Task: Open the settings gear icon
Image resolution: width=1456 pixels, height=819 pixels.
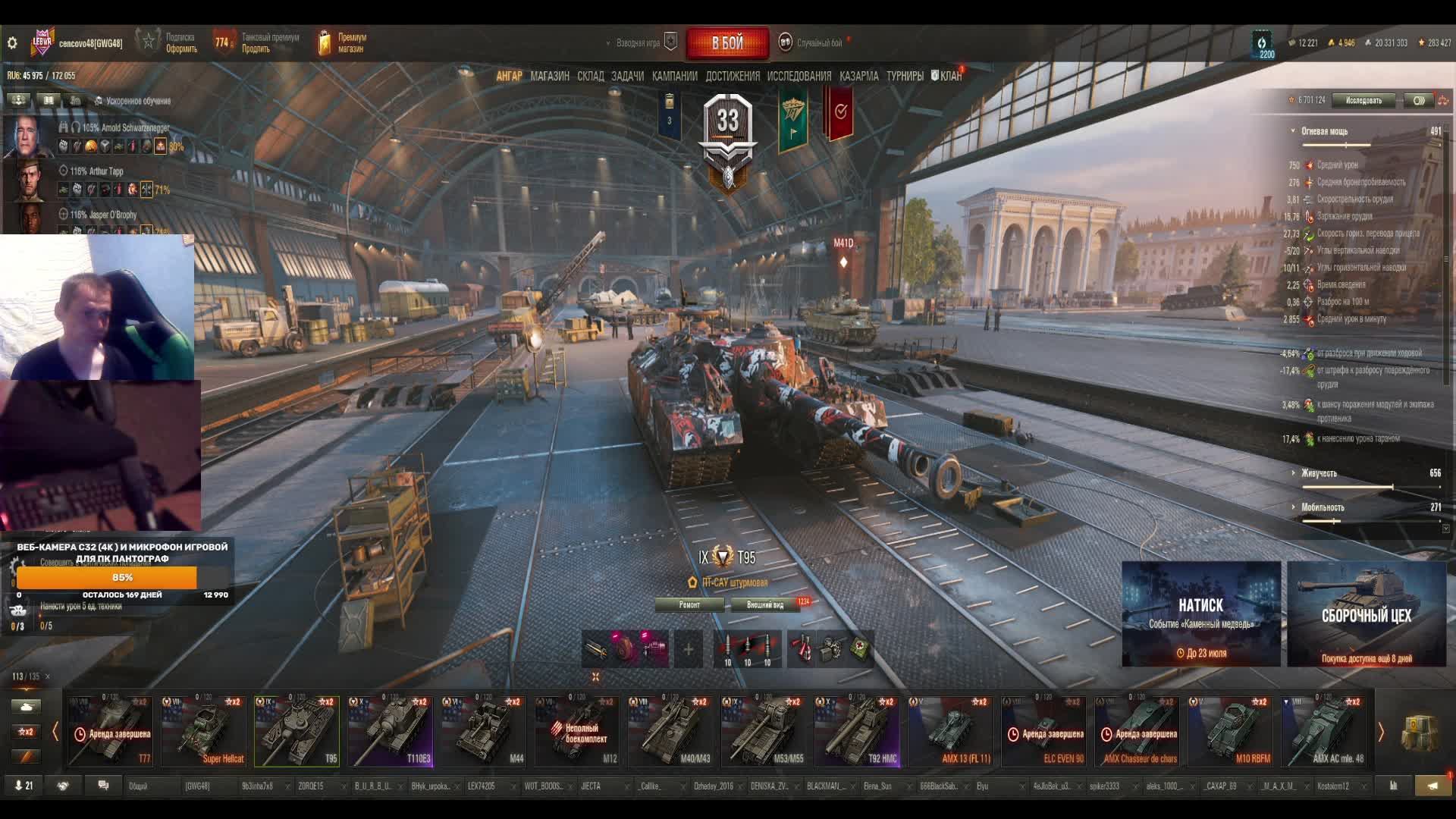Action: (x=12, y=43)
